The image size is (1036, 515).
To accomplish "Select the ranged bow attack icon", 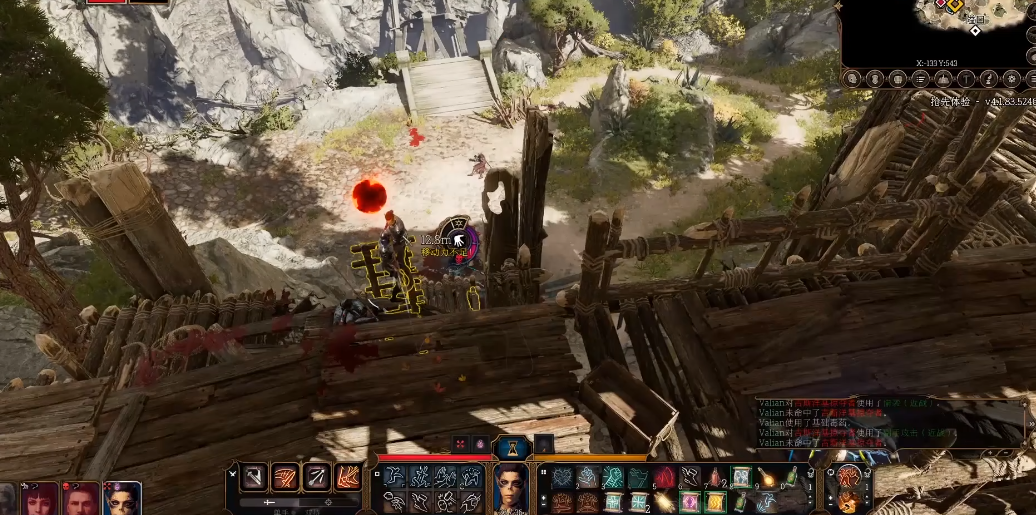I will [317, 478].
